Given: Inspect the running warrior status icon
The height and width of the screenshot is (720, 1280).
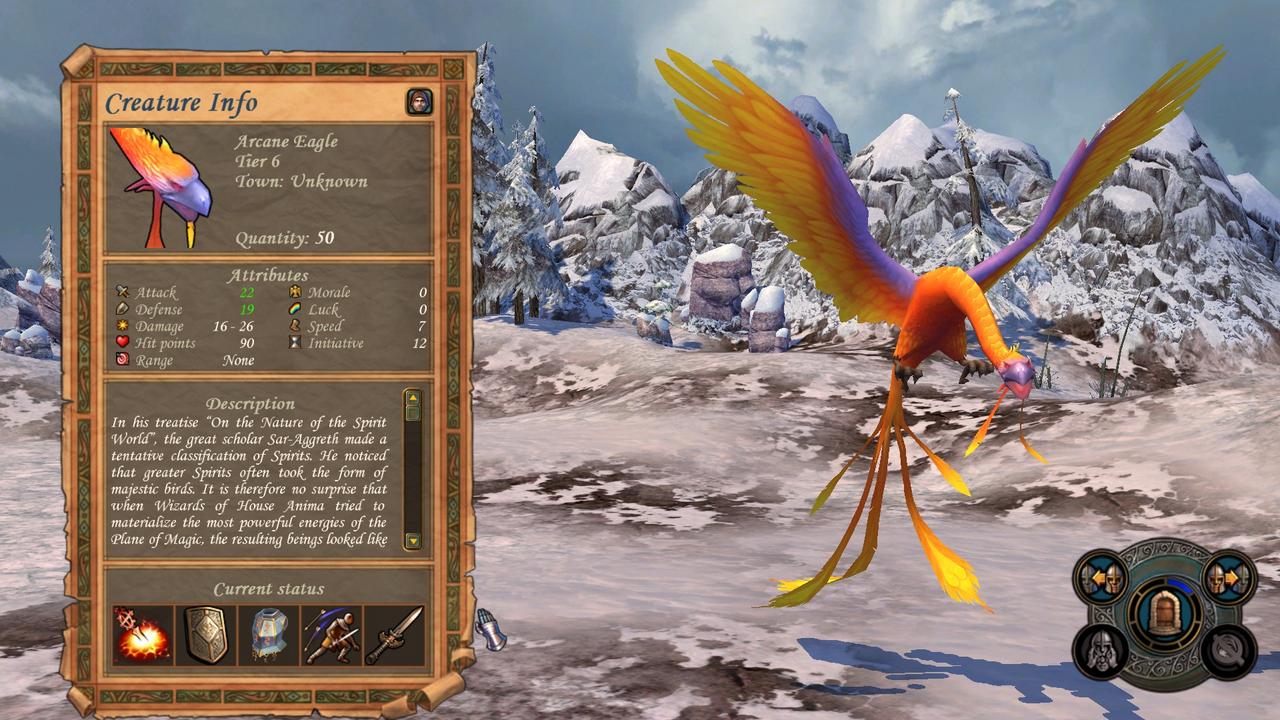Looking at the screenshot, I should [x=332, y=635].
